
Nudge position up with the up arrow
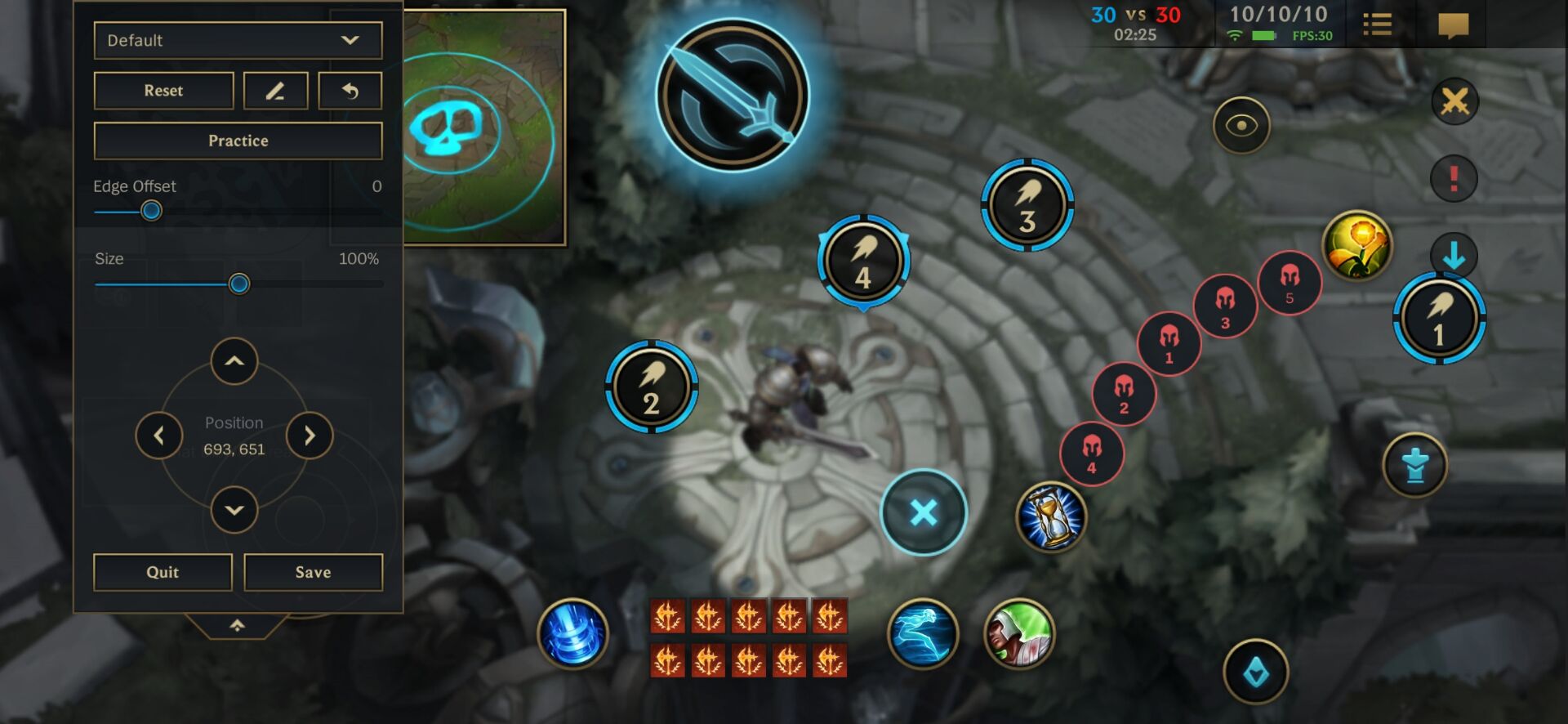click(234, 361)
